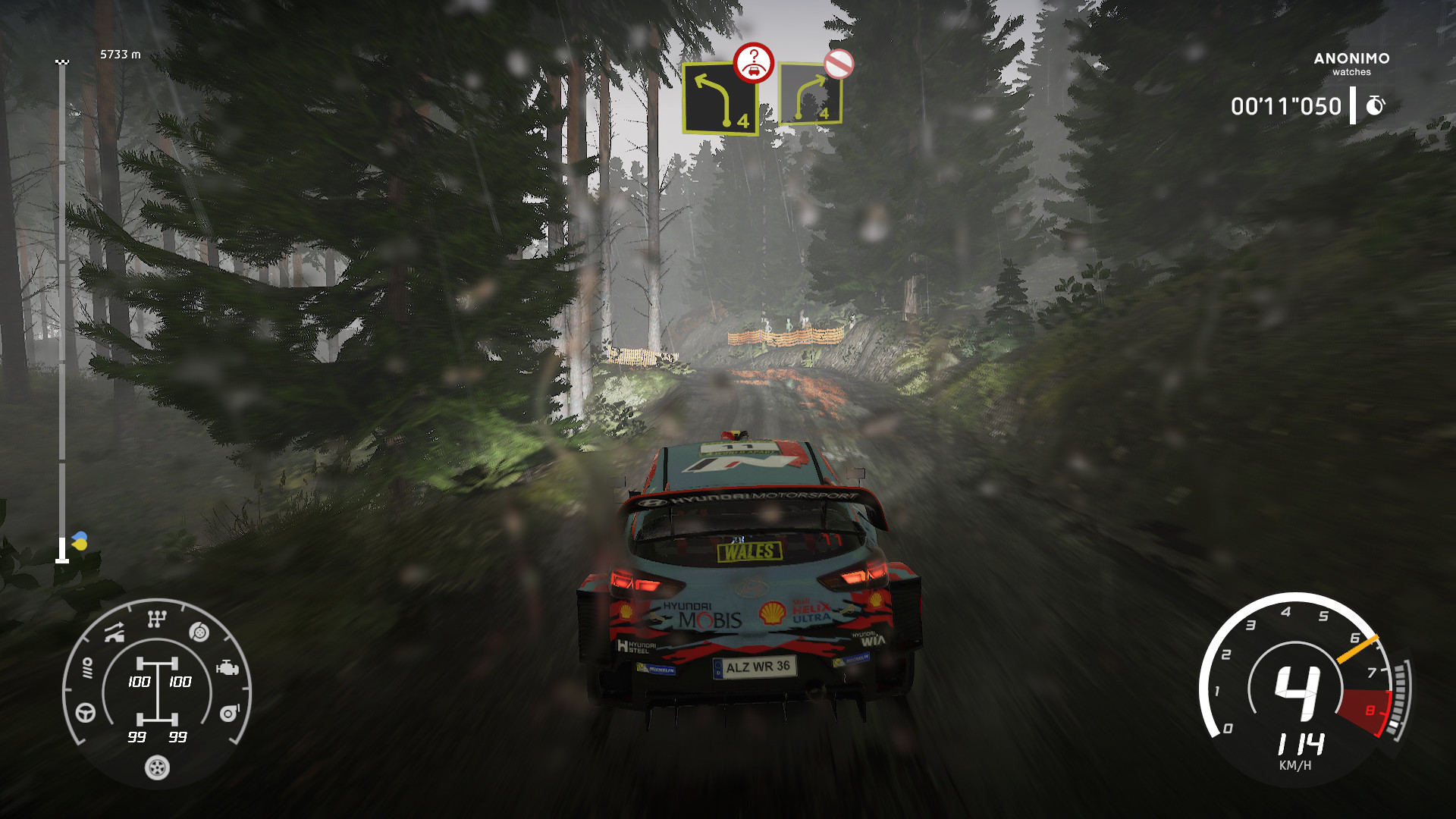Select the steering wheel status icon

[x=85, y=711]
